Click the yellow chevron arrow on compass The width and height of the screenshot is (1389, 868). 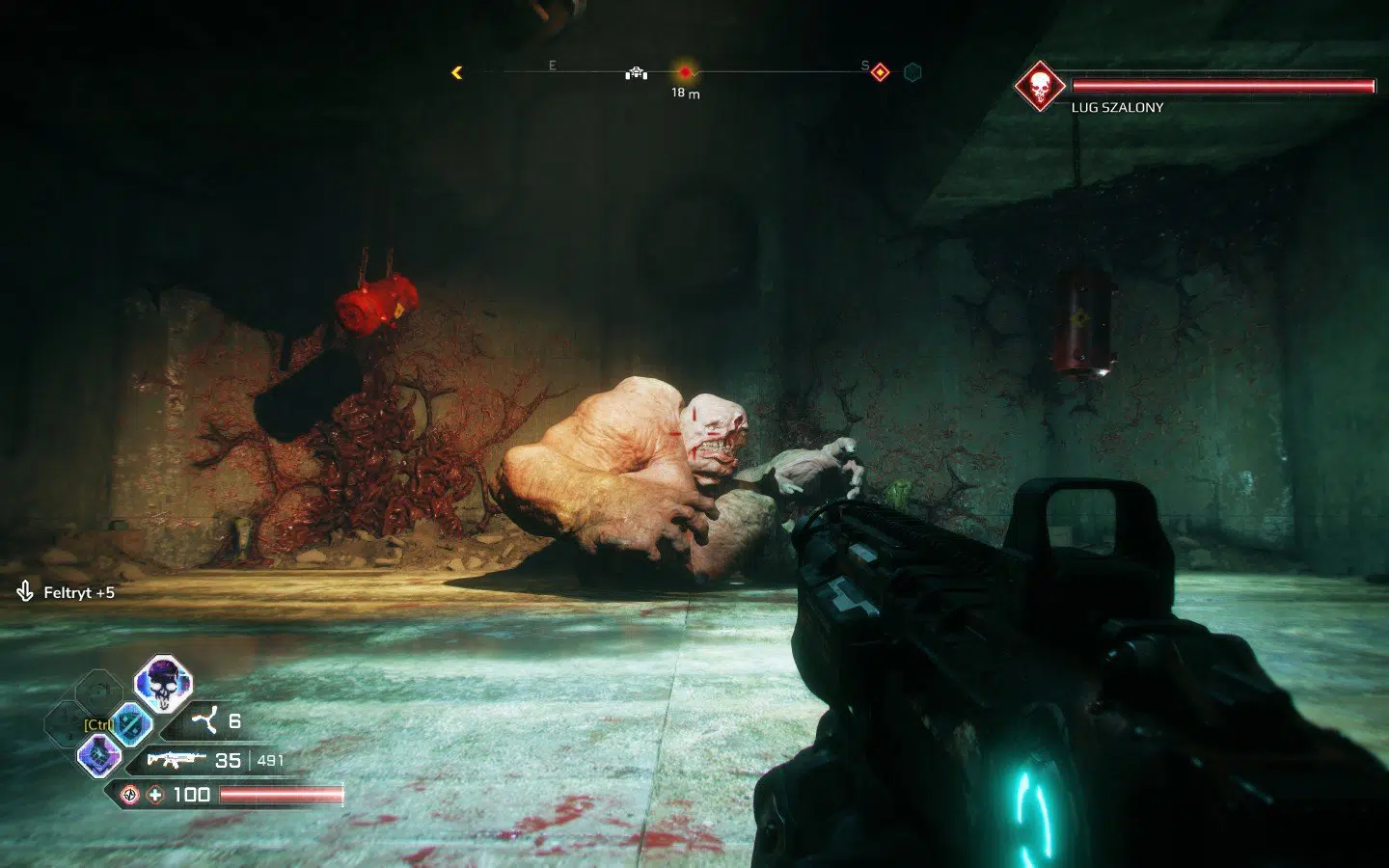pyautogui.click(x=456, y=73)
